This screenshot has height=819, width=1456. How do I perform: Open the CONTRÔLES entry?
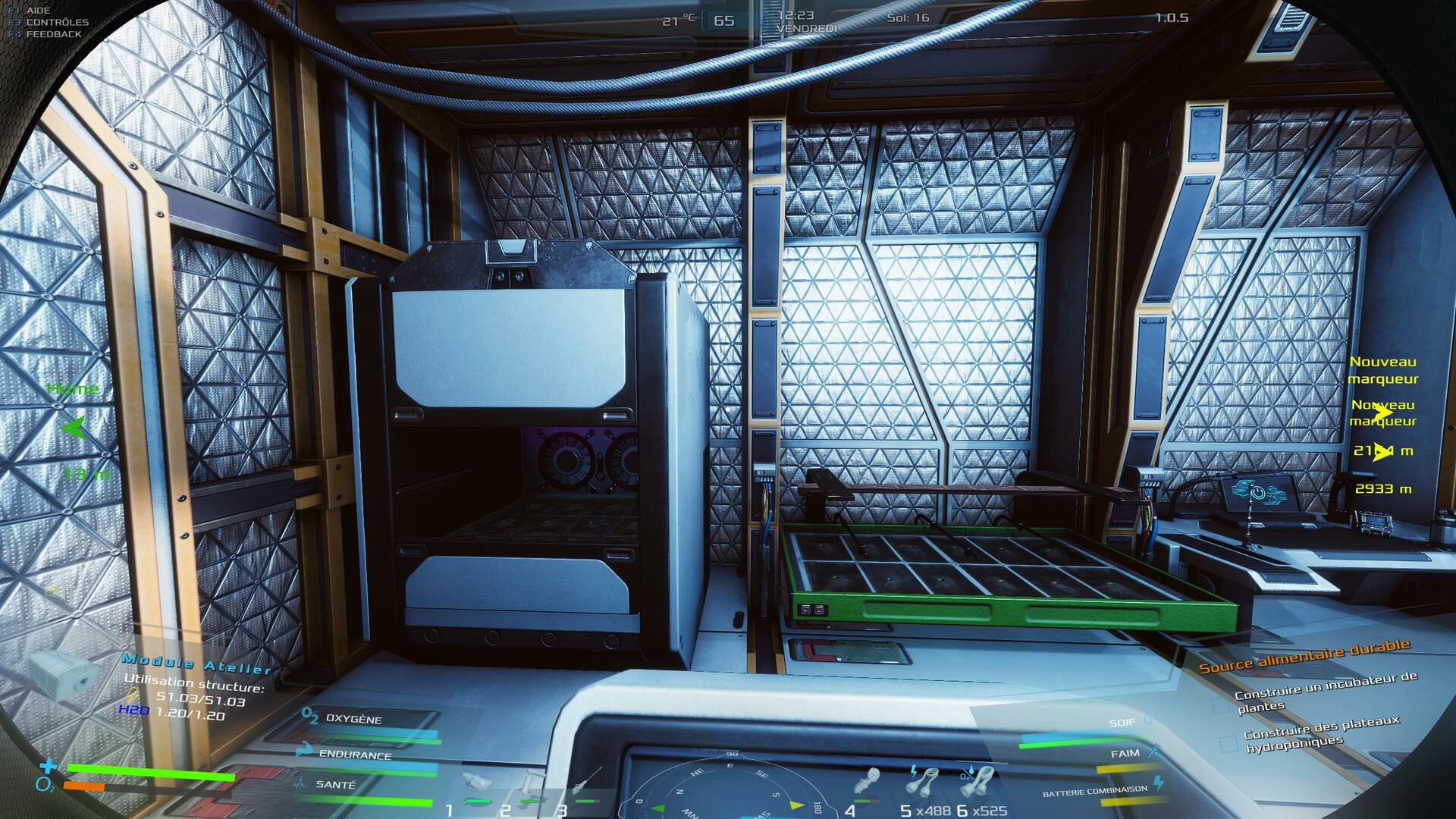57,22
